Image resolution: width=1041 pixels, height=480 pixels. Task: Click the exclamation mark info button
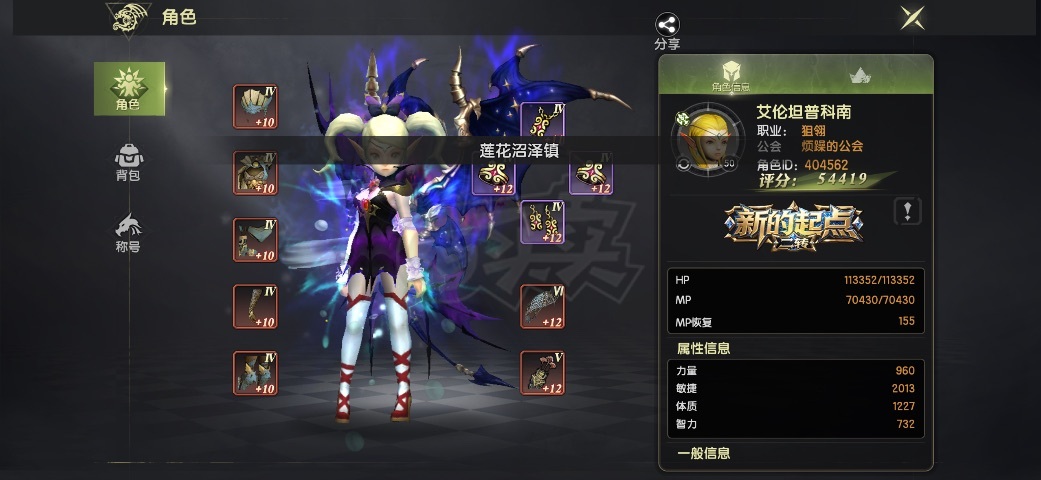click(x=907, y=211)
